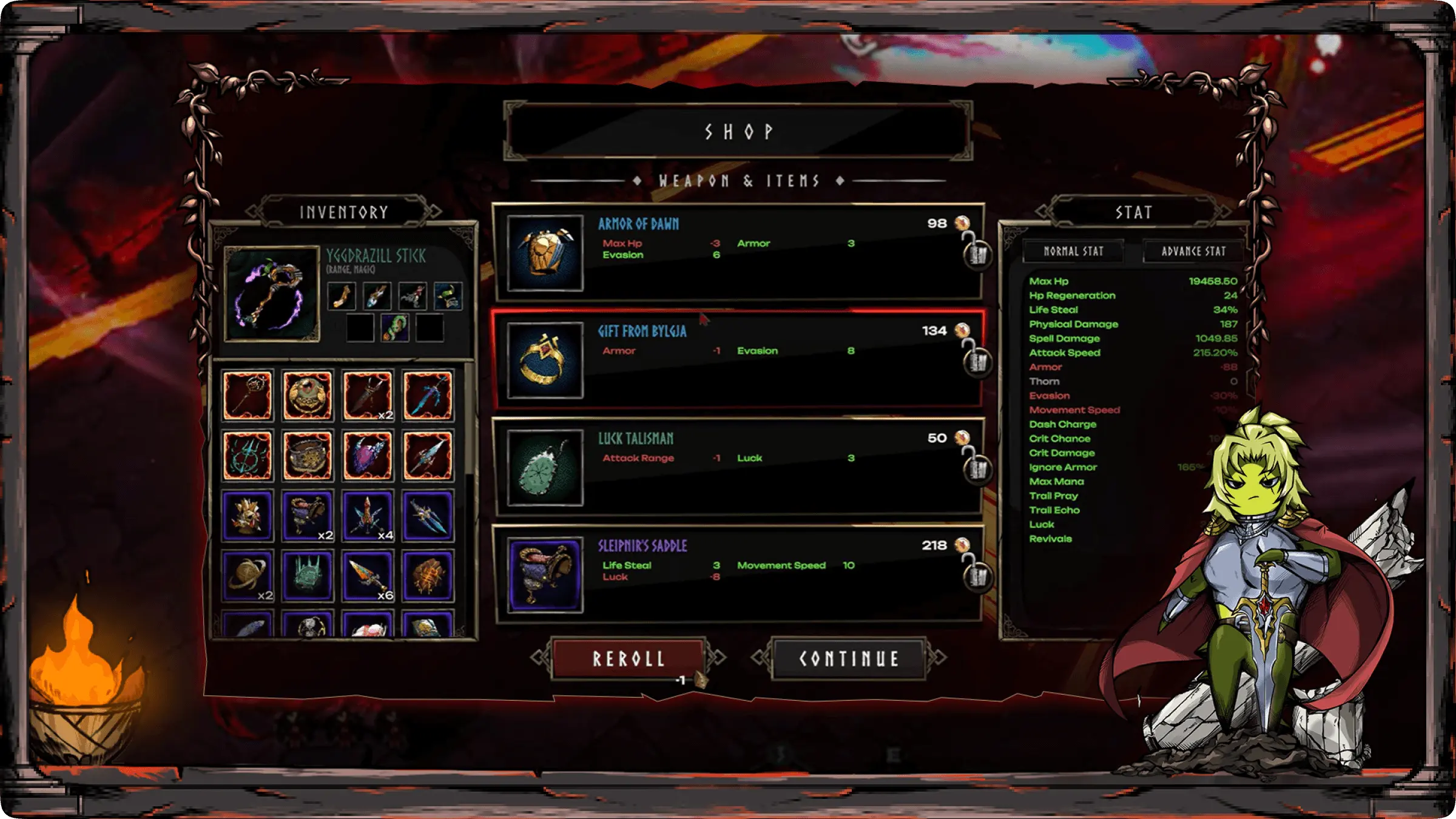The image size is (1456, 819).
Task: Open the Advance Stat tab
Action: pyautogui.click(x=1193, y=251)
